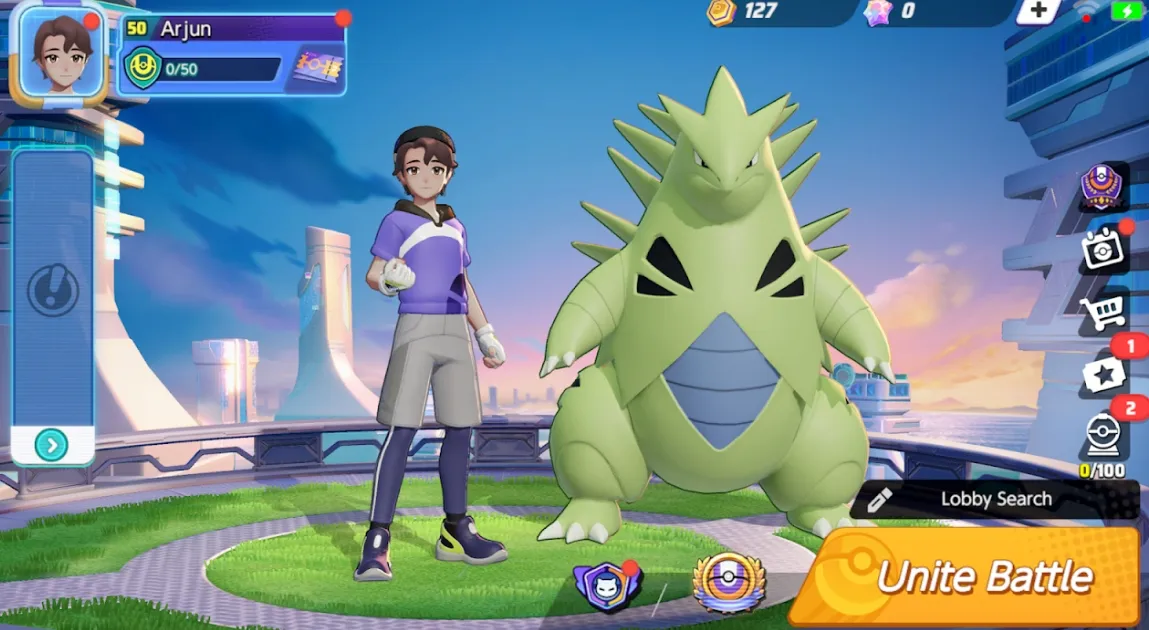Expand the side panel with the arrow button
The height and width of the screenshot is (630, 1149).
pyautogui.click(x=51, y=444)
